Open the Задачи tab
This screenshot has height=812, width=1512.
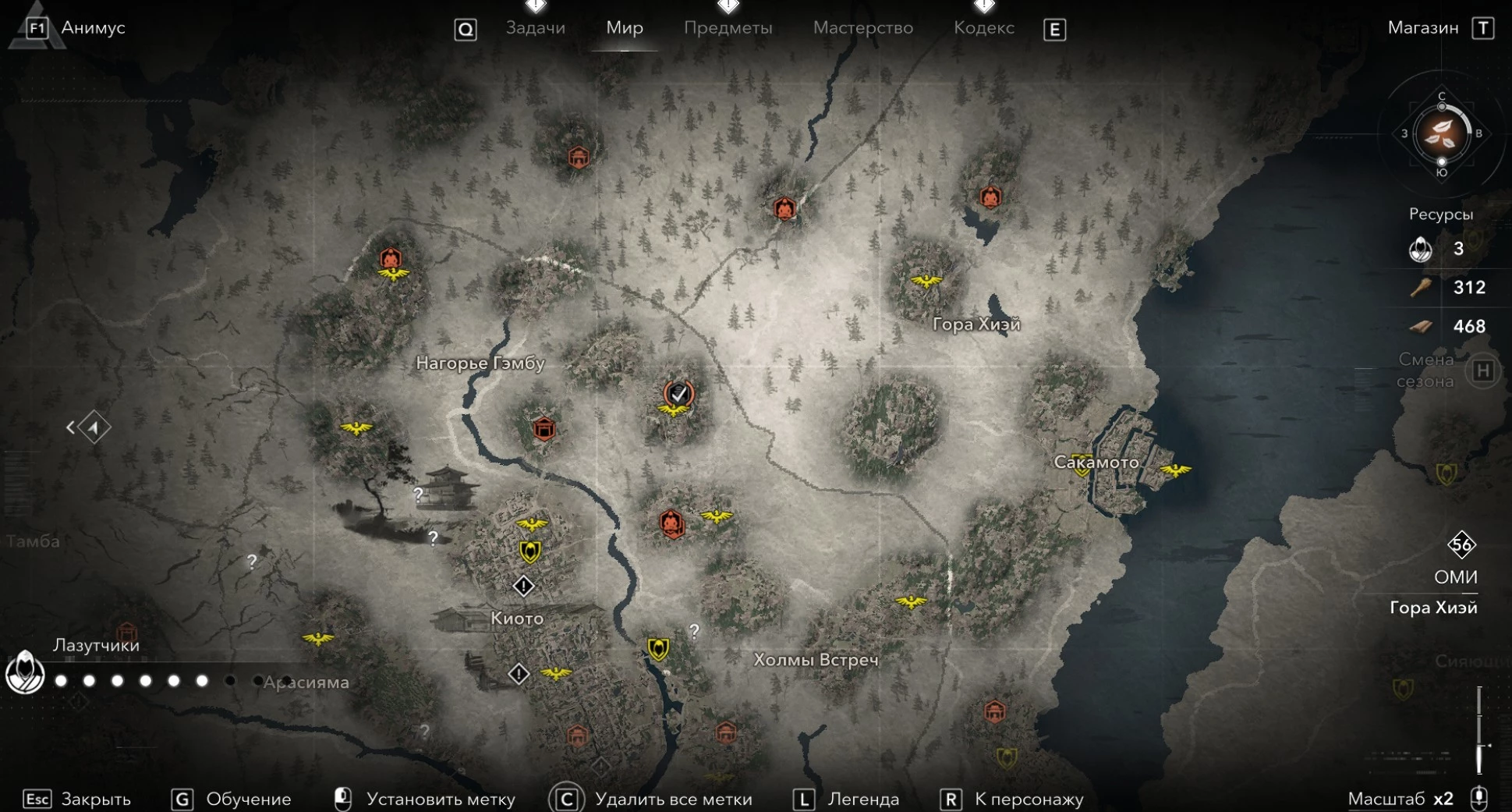tap(535, 28)
